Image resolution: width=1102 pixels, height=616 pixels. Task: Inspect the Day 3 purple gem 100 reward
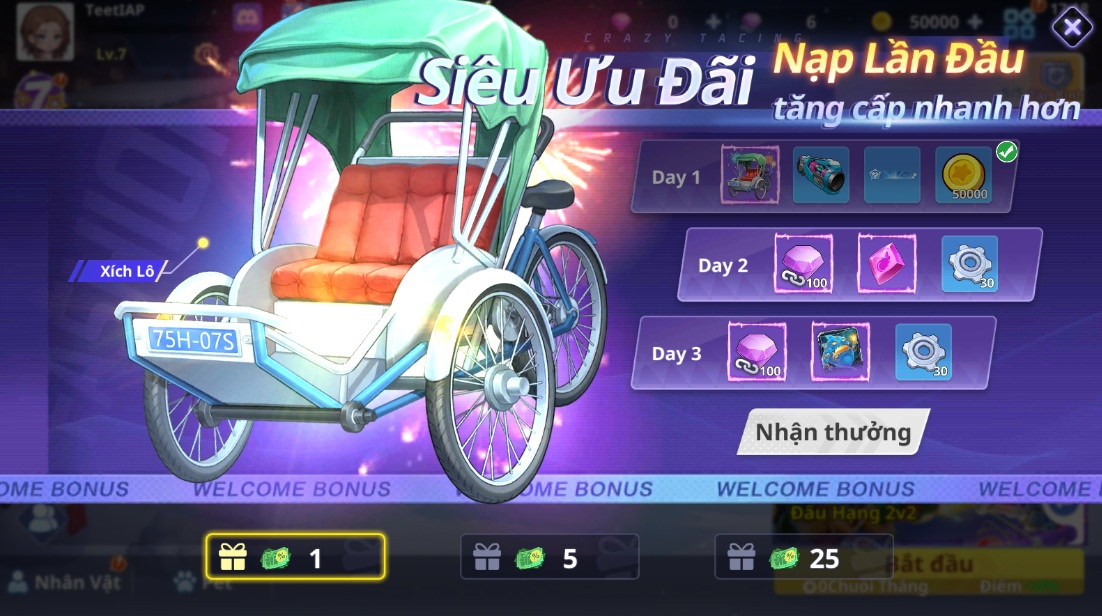click(757, 352)
